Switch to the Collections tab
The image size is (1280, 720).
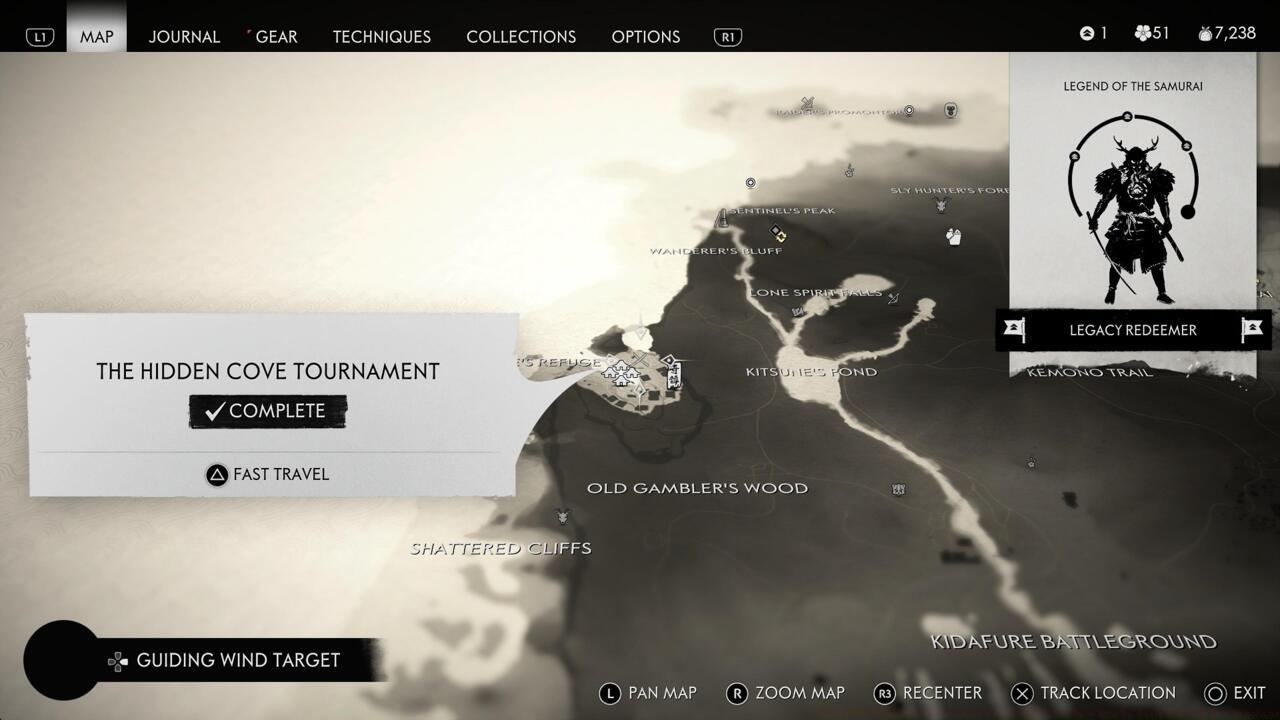click(520, 37)
